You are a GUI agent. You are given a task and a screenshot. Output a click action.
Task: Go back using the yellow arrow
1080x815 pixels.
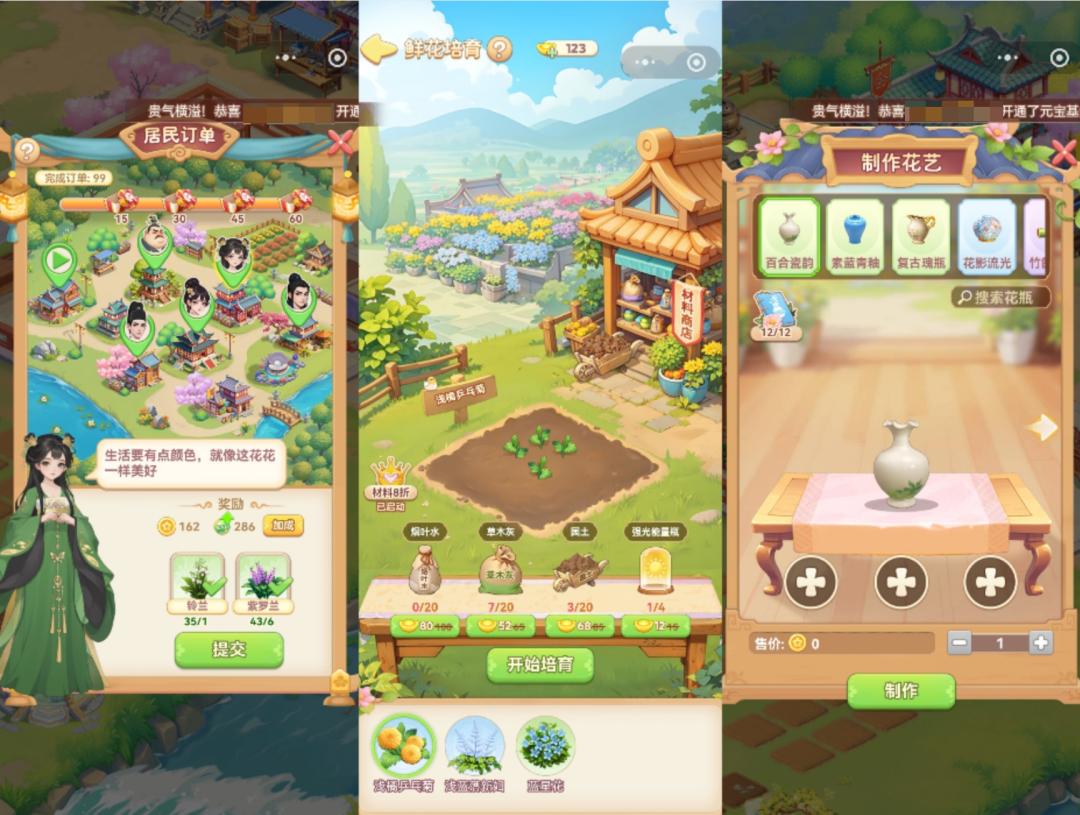378,49
